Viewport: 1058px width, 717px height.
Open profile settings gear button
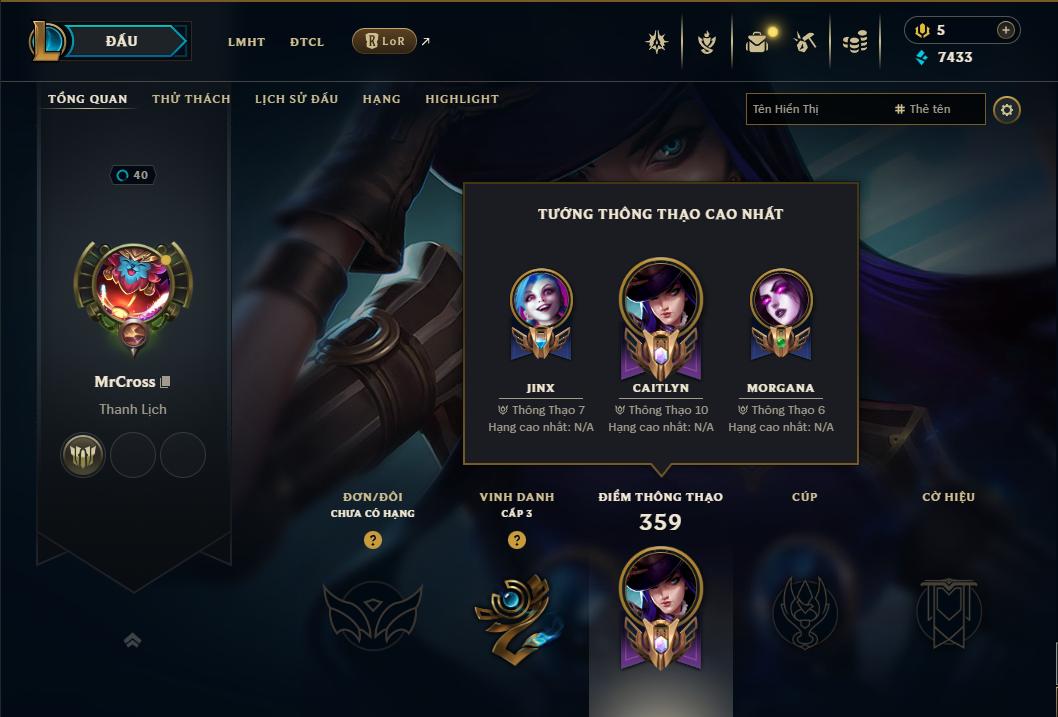coord(1007,109)
